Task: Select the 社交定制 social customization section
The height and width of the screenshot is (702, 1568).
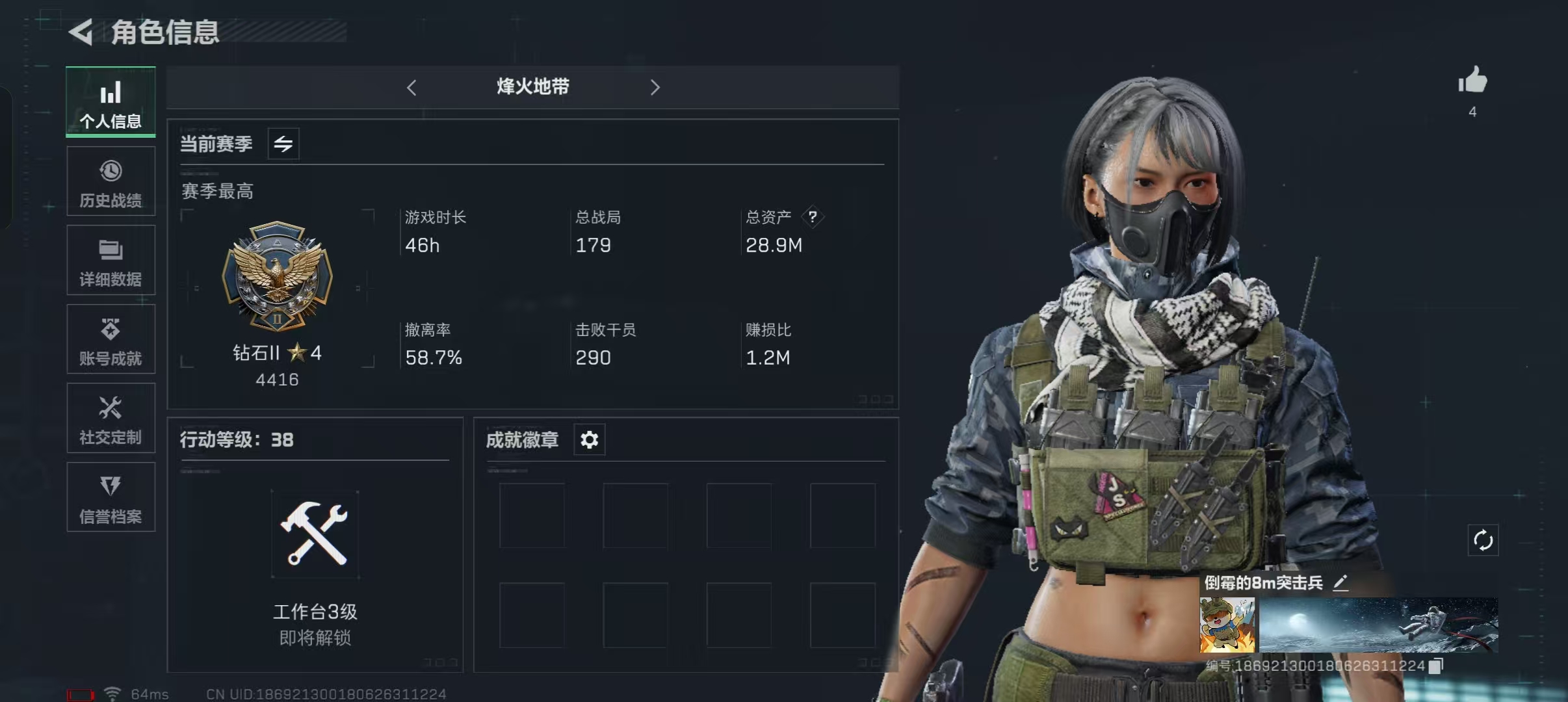Action: 111,418
